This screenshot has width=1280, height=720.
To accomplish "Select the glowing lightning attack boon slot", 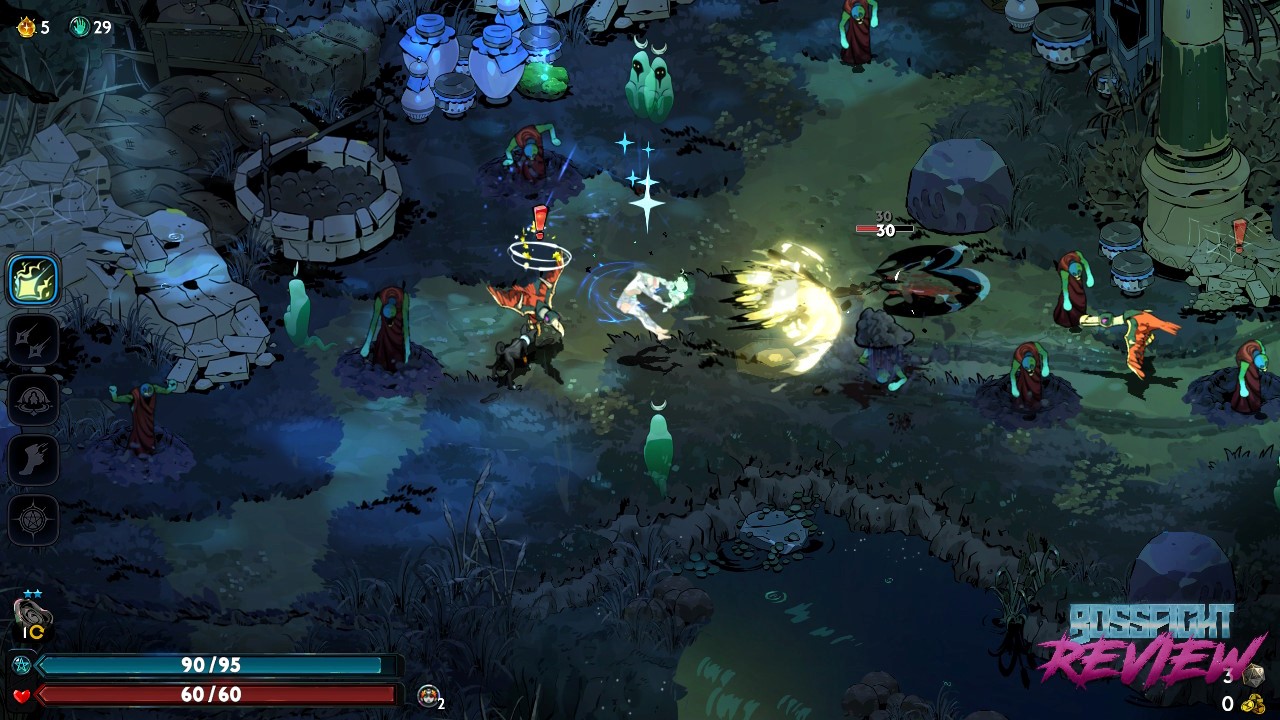I will [33, 280].
